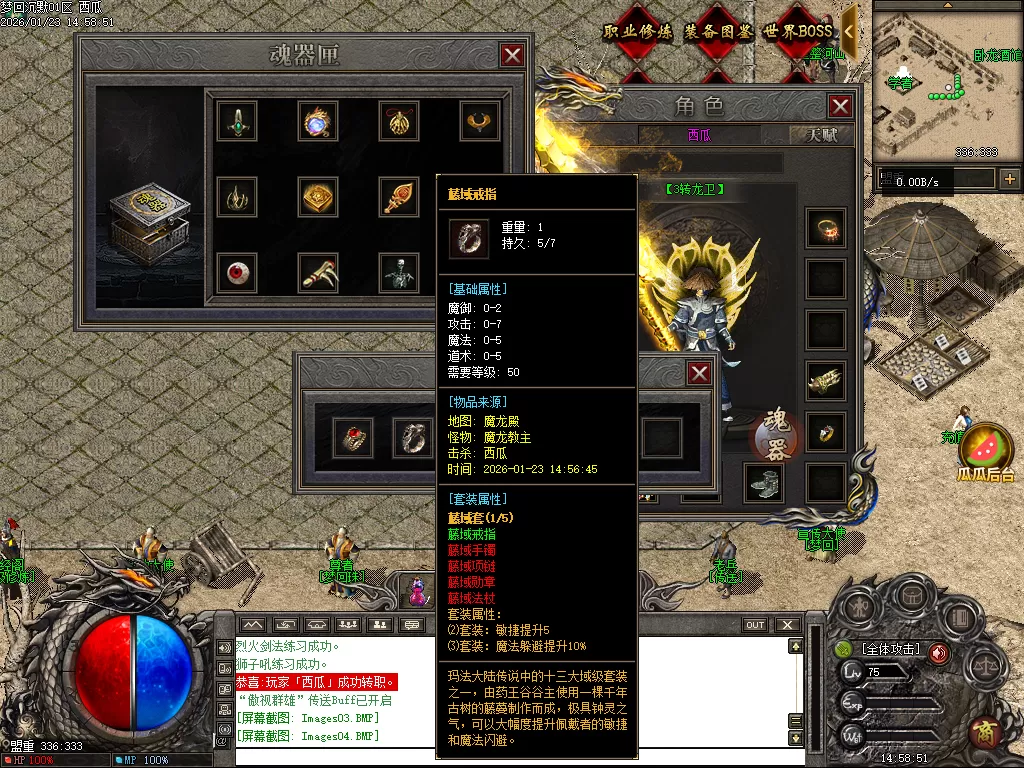The width and height of the screenshot is (1024, 768).
Task: Collapse the top menu with the gold arrow
Action: 849,32
